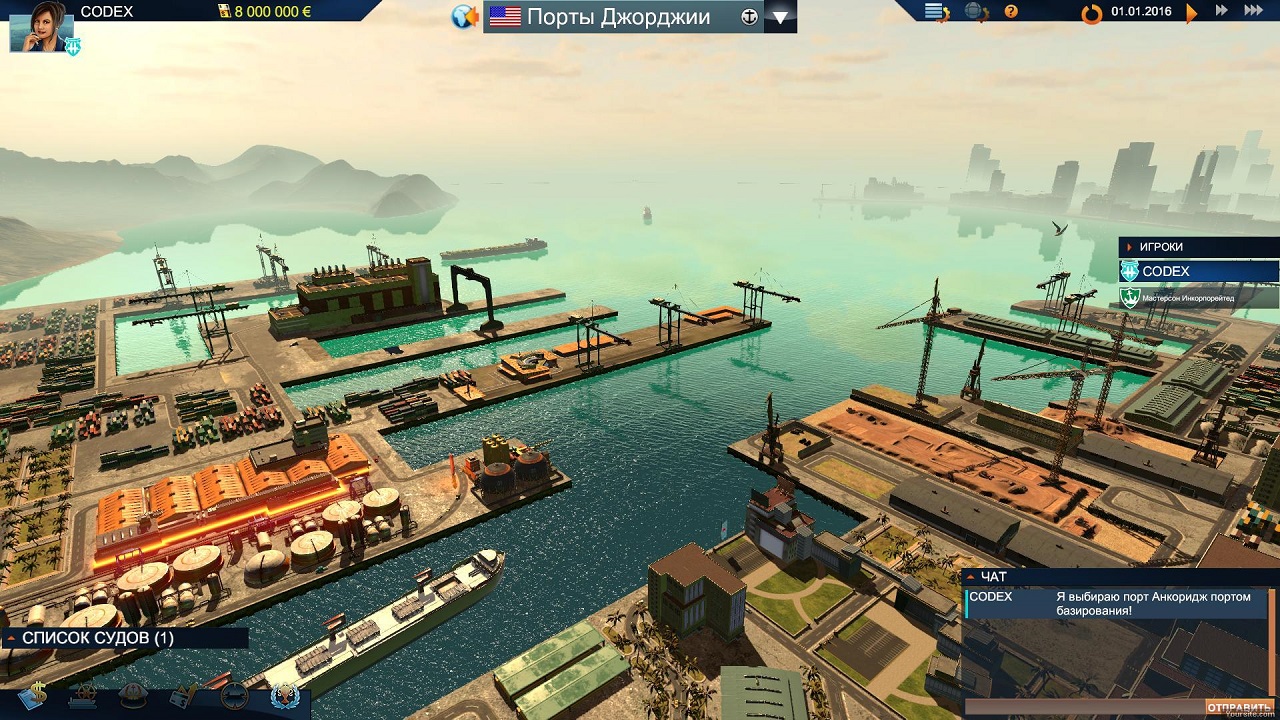The width and height of the screenshot is (1280, 720).
Task: Open the globe-with-gear options icon
Action: tap(976, 12)
